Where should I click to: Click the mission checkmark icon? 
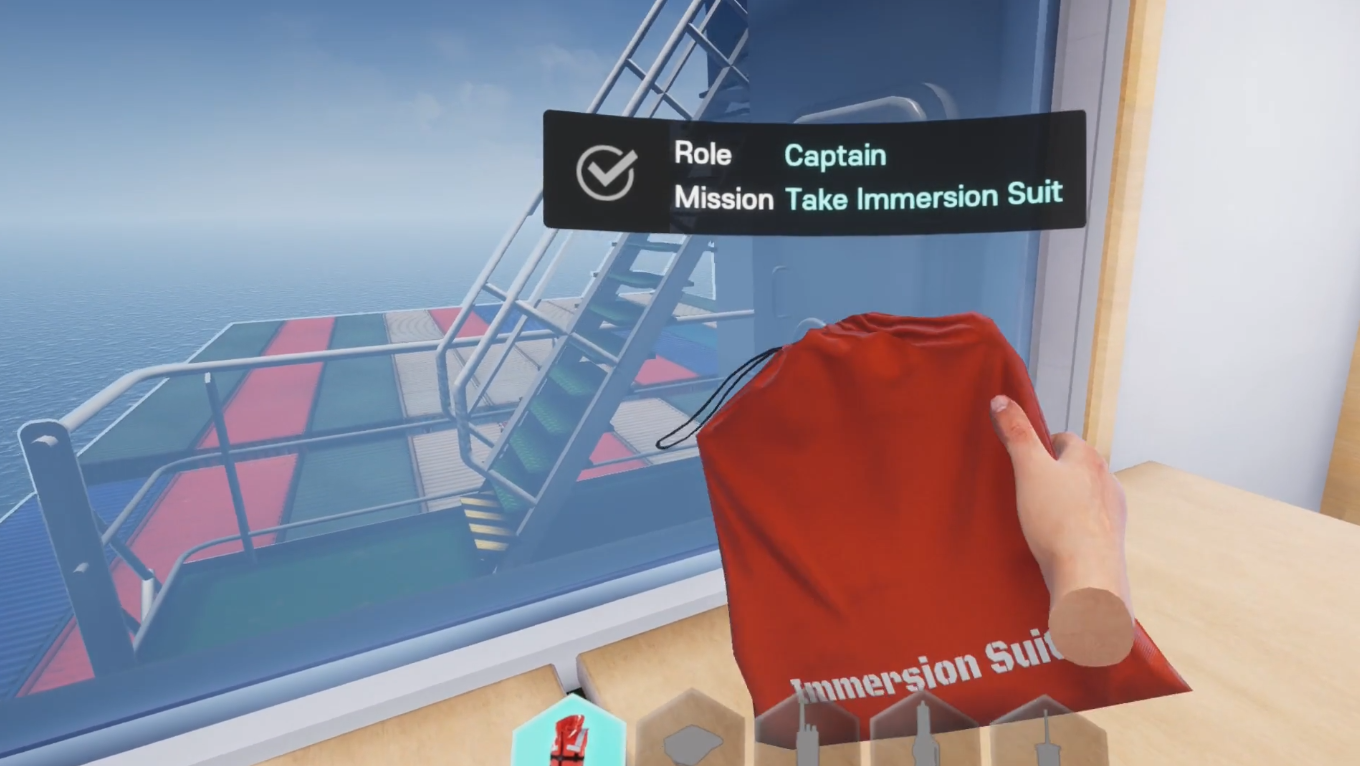606,173
